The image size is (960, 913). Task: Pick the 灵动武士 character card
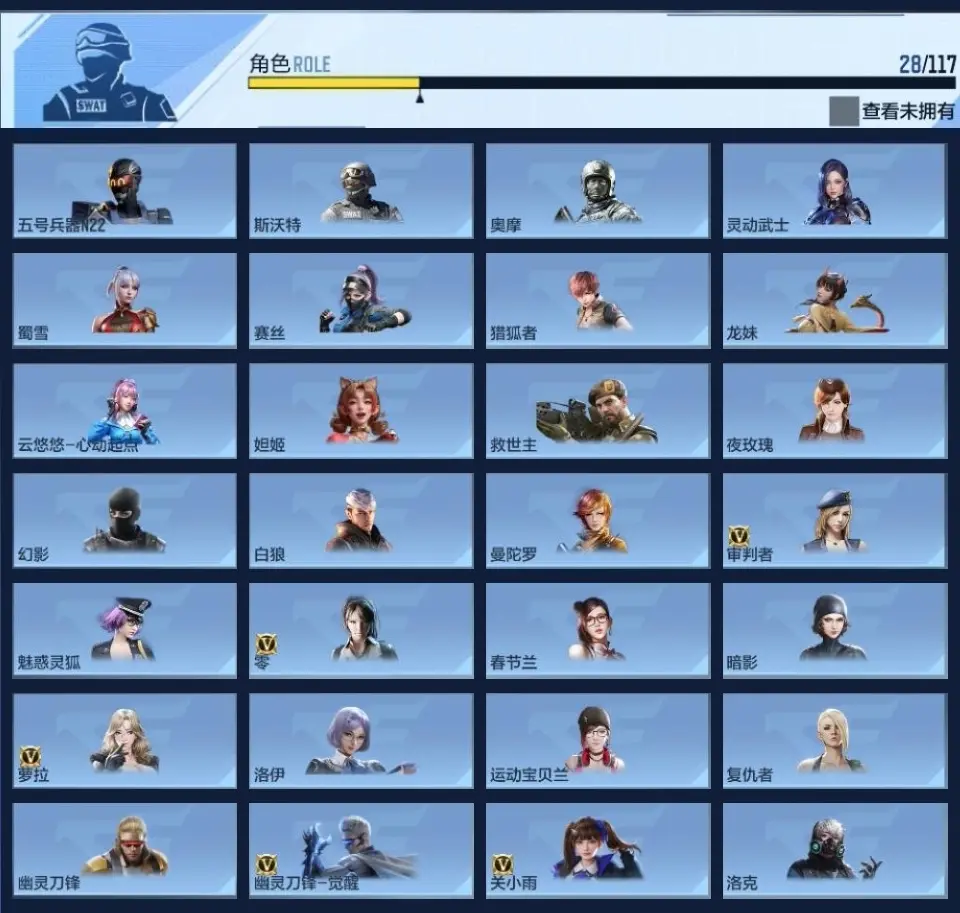click(x=835, y=191)
